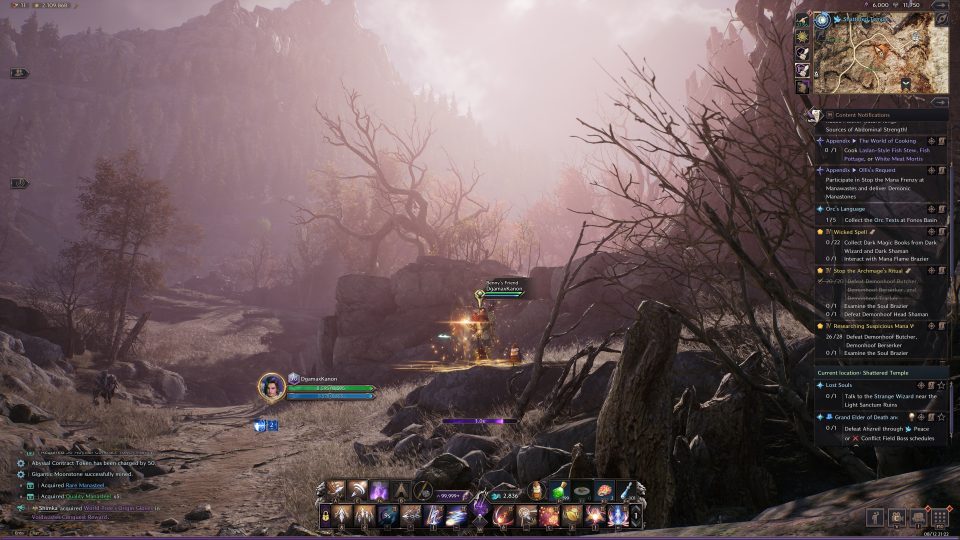Viewport: 960px width, 540px height.
Task: Click the grid main menu button
Action: pos(938,517)
